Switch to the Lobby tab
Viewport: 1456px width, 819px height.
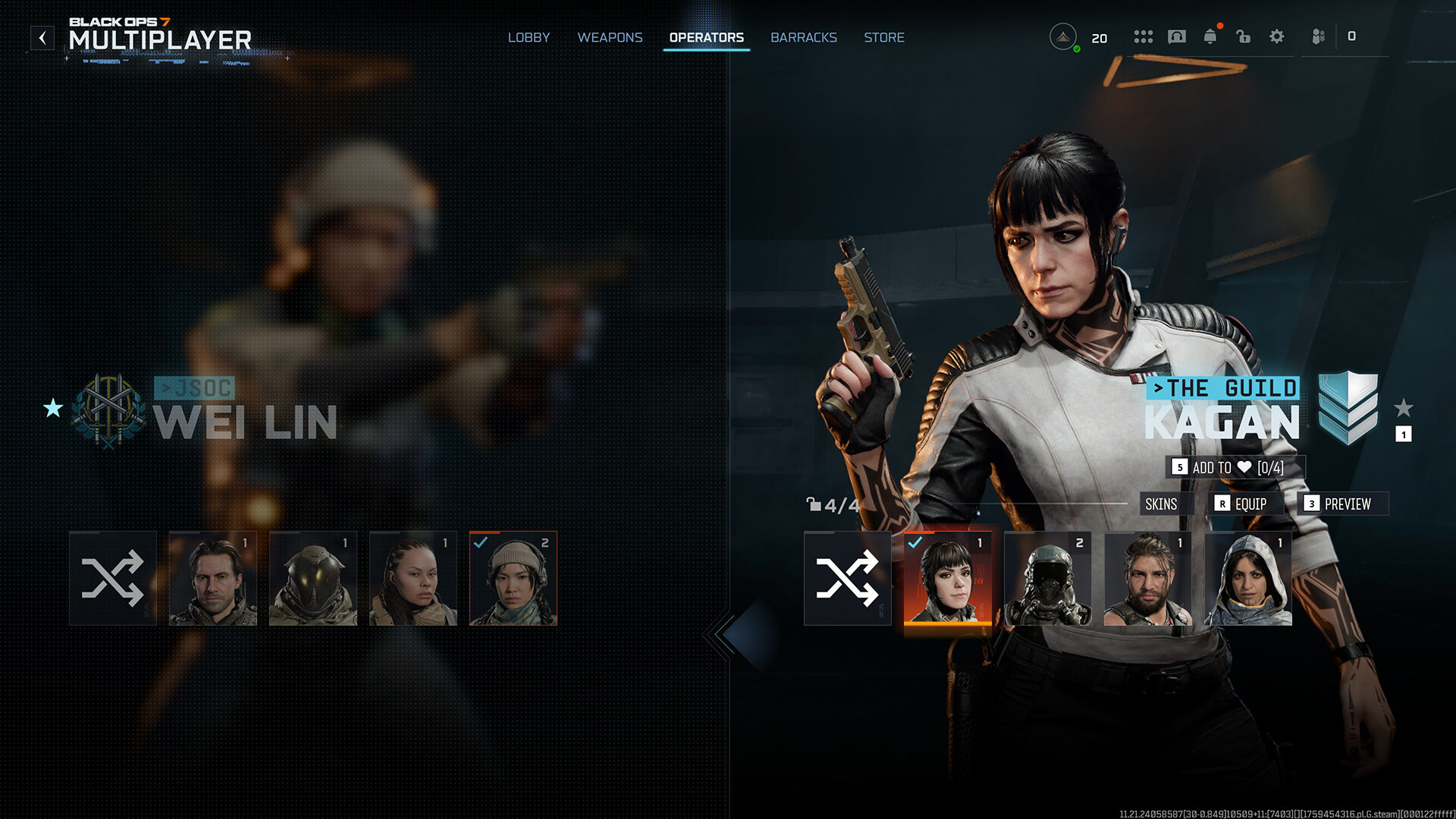(x=529, y=37)
